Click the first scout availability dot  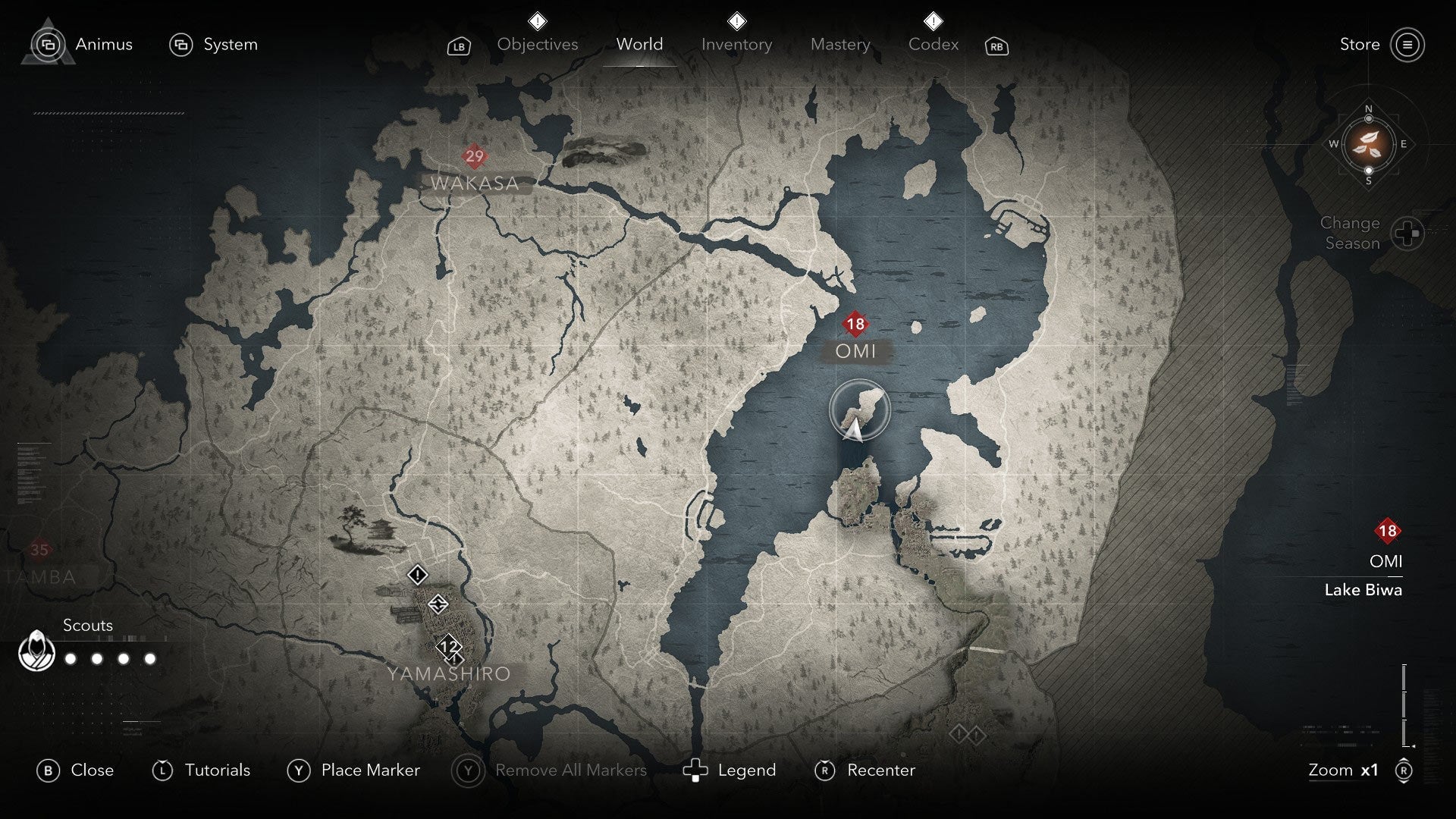click(71, 659)
